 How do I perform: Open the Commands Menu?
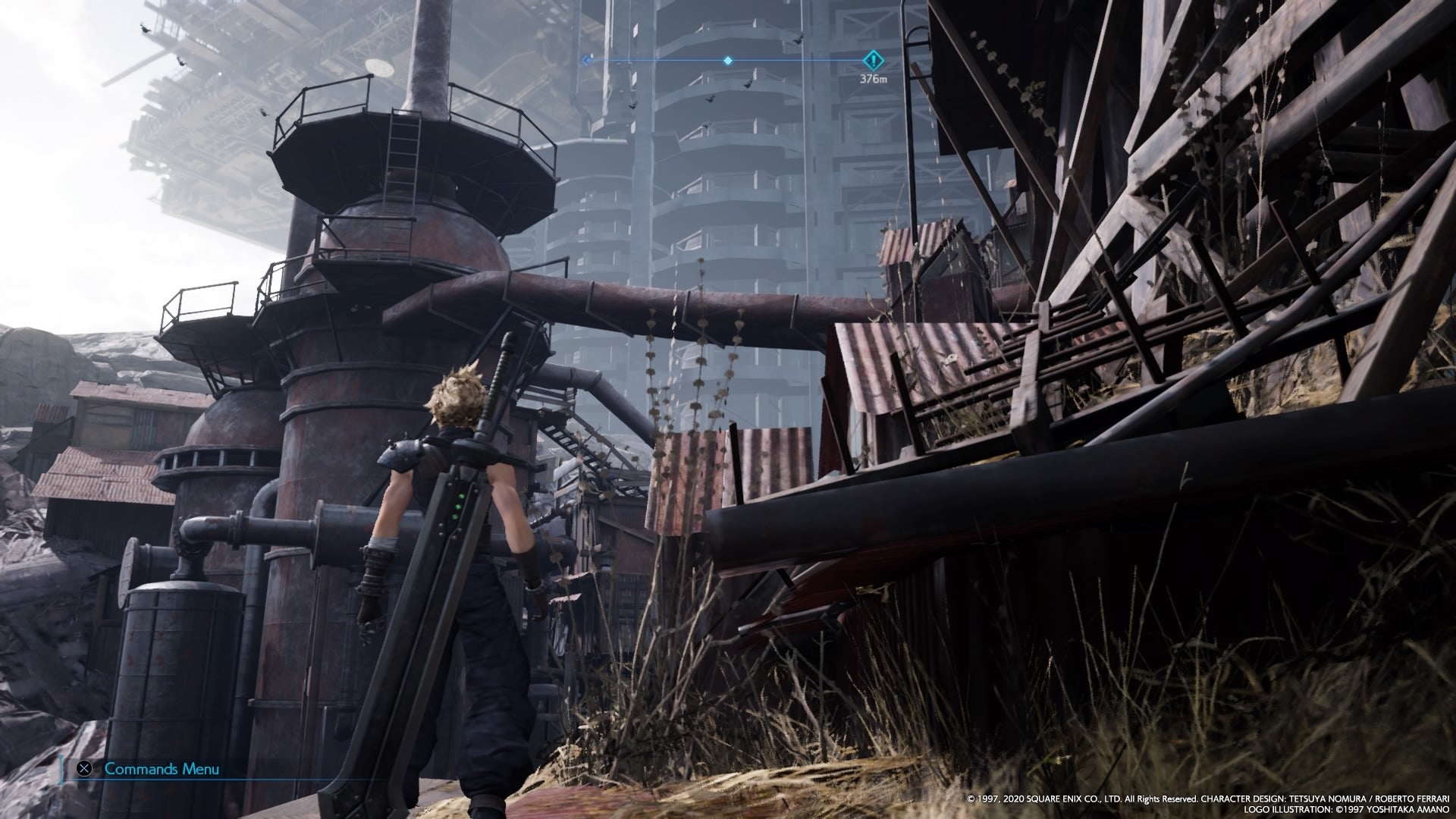tap(150, 769)
